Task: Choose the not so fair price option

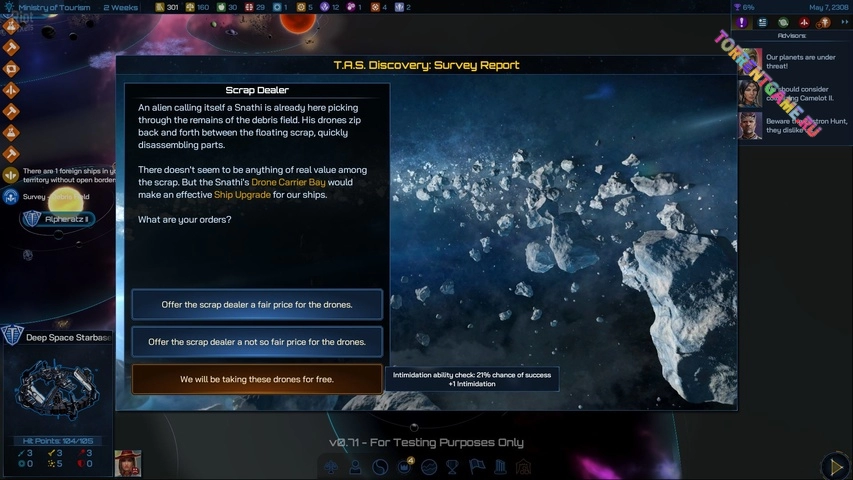Action: [257, 342]
